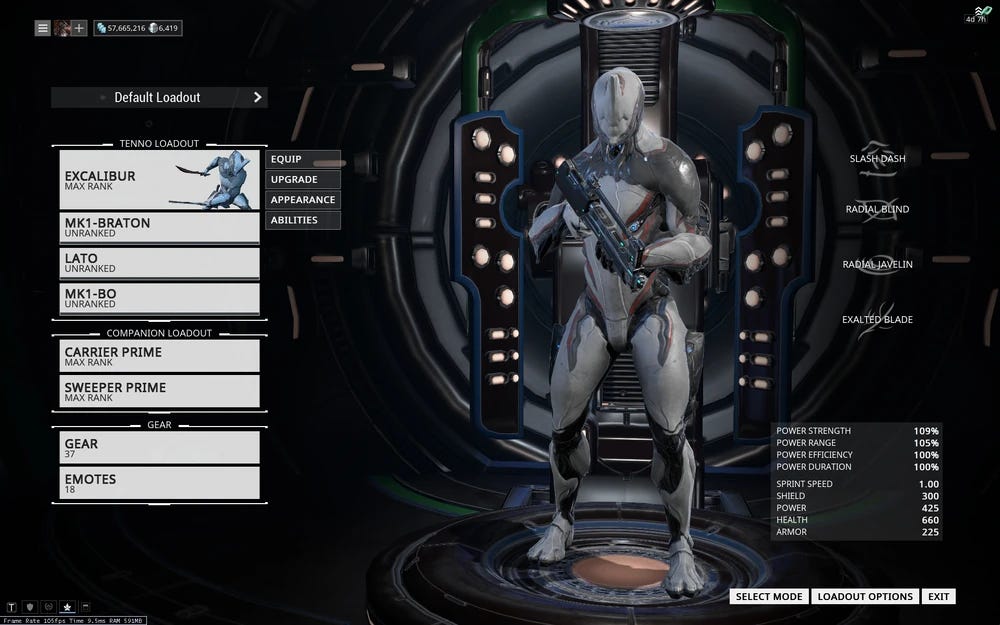The height and width of the screenshot is (625, 1000).
Task: Select the Excalibur warframe slot
Action: click(x=159, y=180)
